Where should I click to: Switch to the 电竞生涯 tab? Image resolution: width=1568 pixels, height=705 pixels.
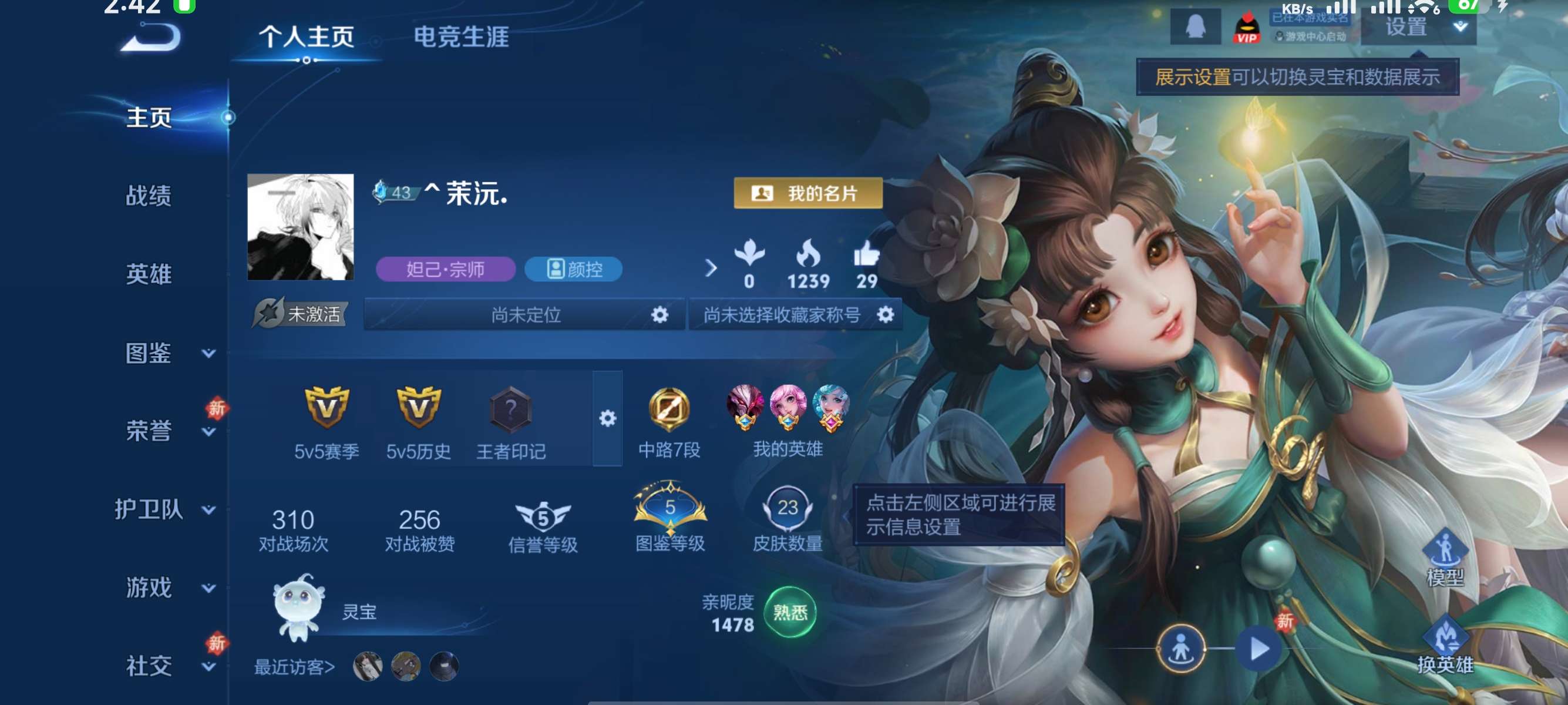[x=462, y=38]
